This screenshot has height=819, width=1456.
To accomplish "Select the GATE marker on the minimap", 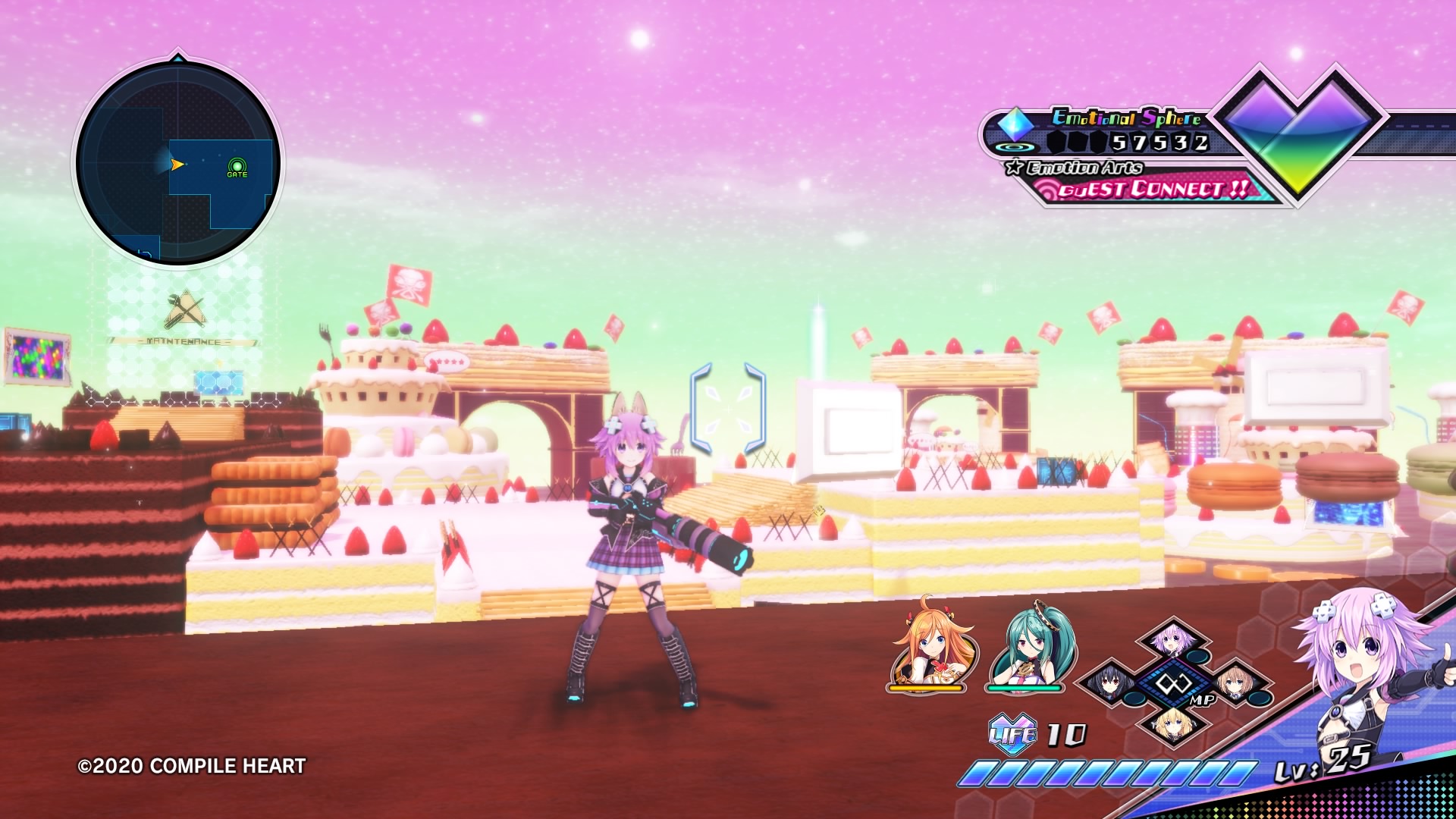I will pos(237,166).
